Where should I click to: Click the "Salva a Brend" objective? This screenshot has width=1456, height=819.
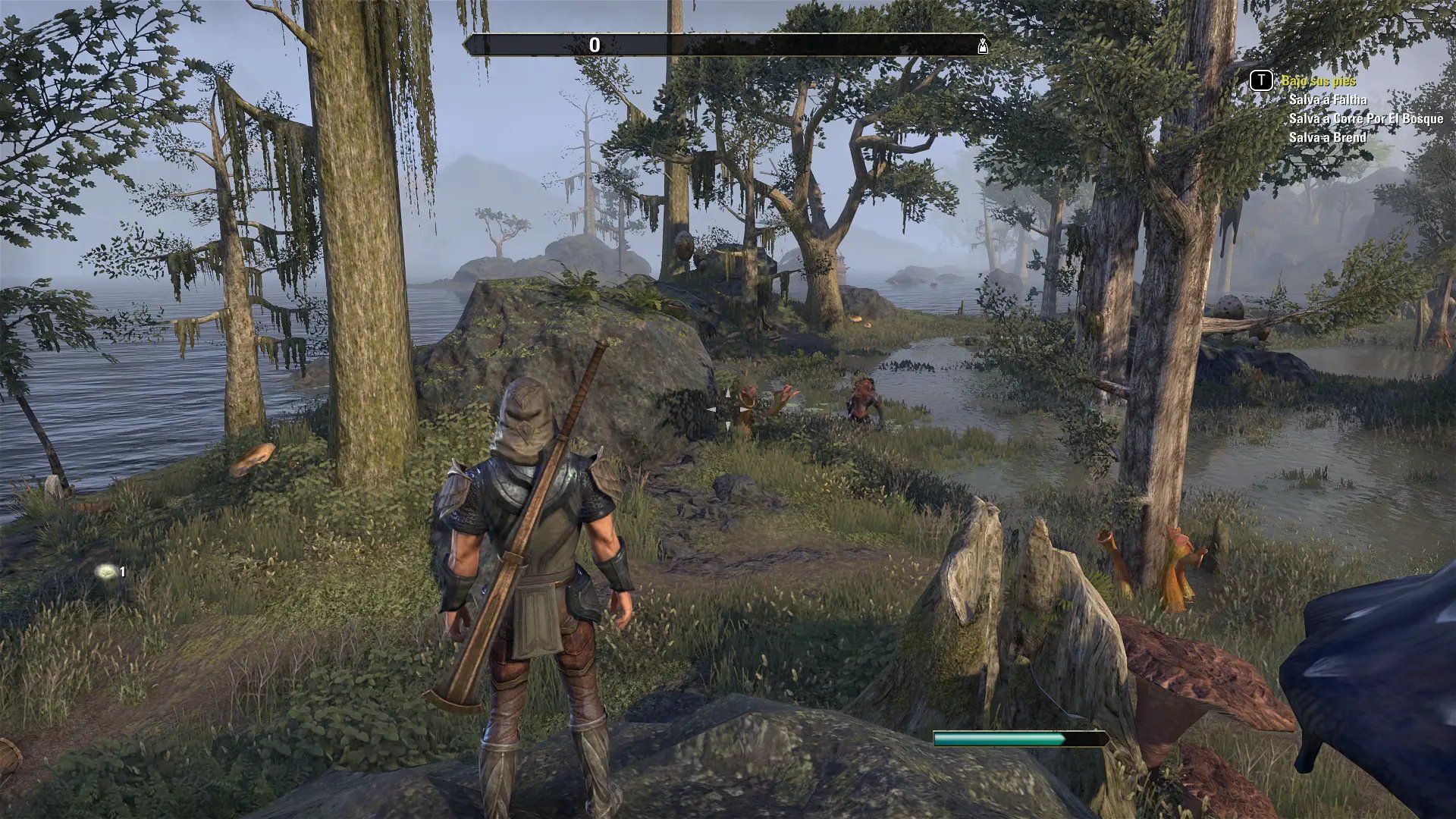[1327, 137]
